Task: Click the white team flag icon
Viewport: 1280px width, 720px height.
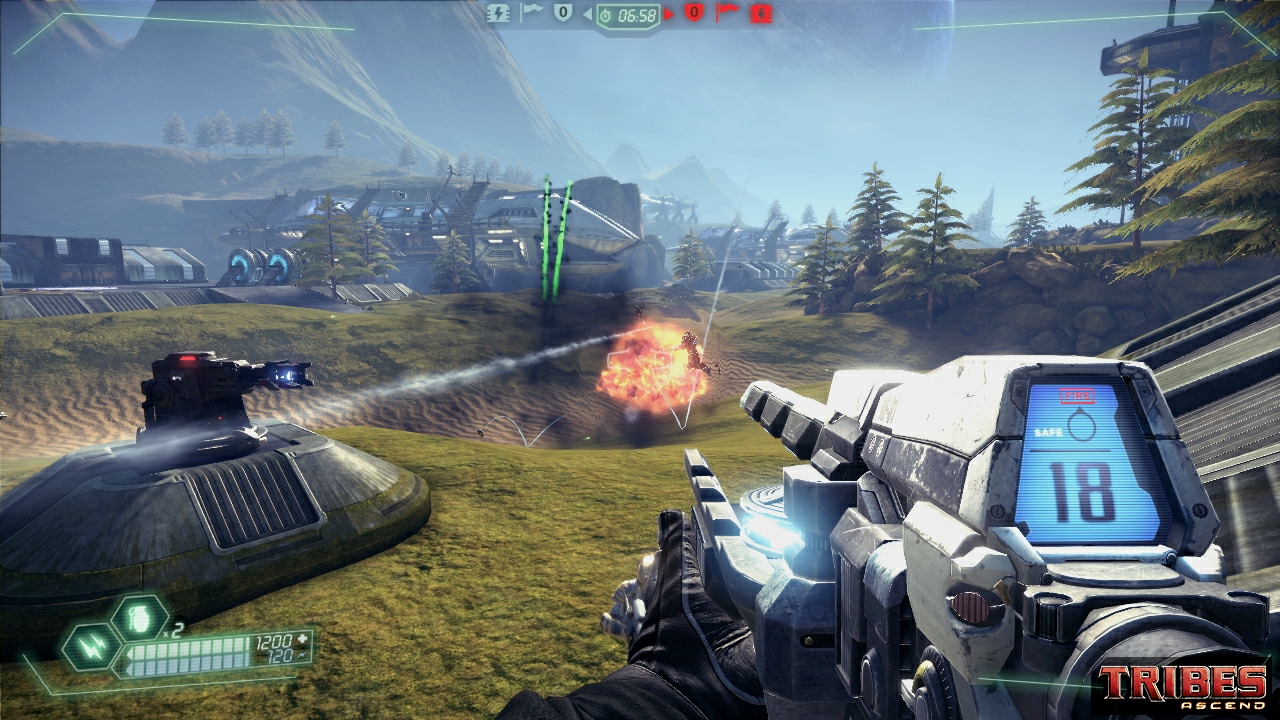Action: (x=532, y=13)
